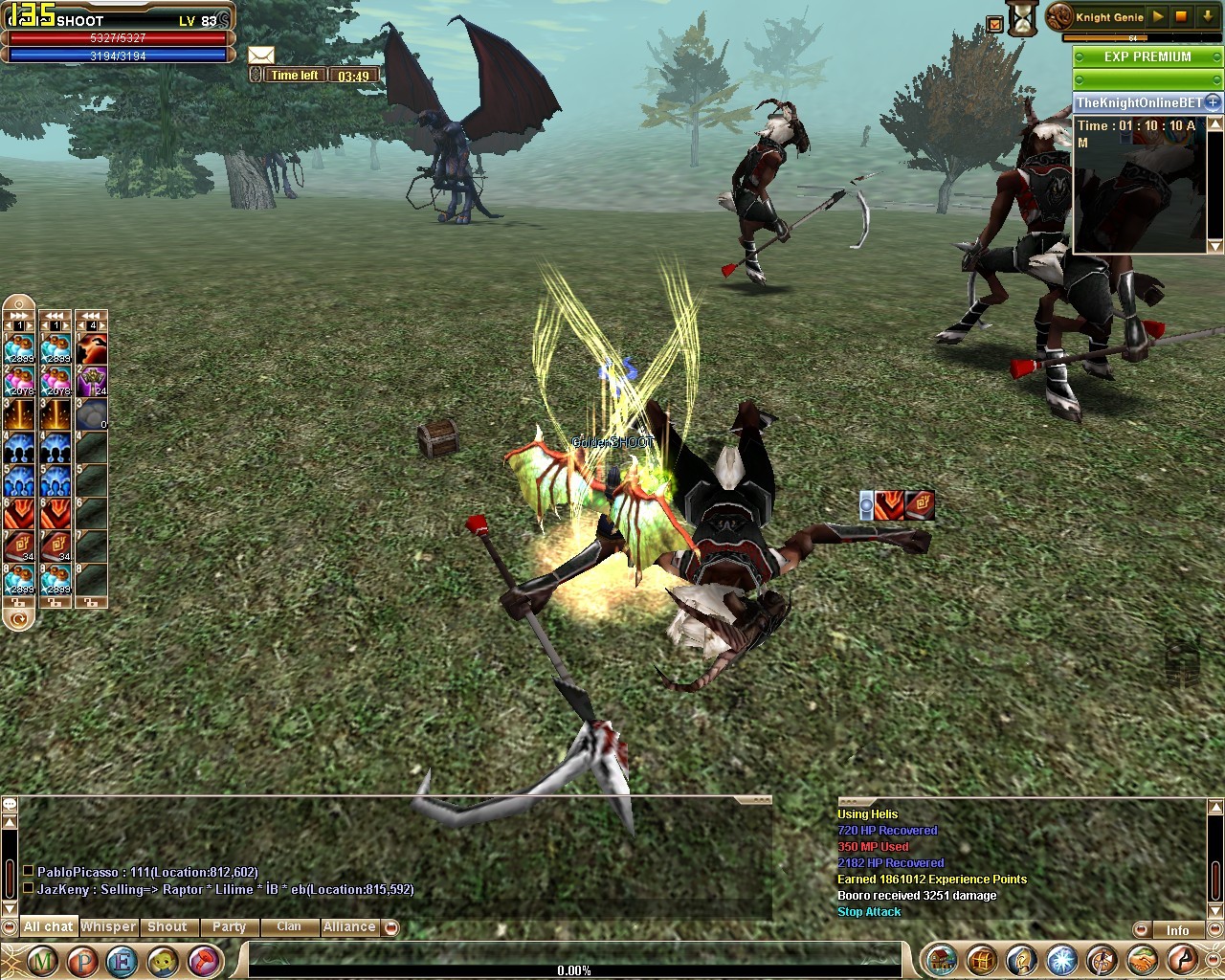Viewport: 1225px width, 980px height.
Task: Open the treasure chest inventory button
Action: click(982, 959)
